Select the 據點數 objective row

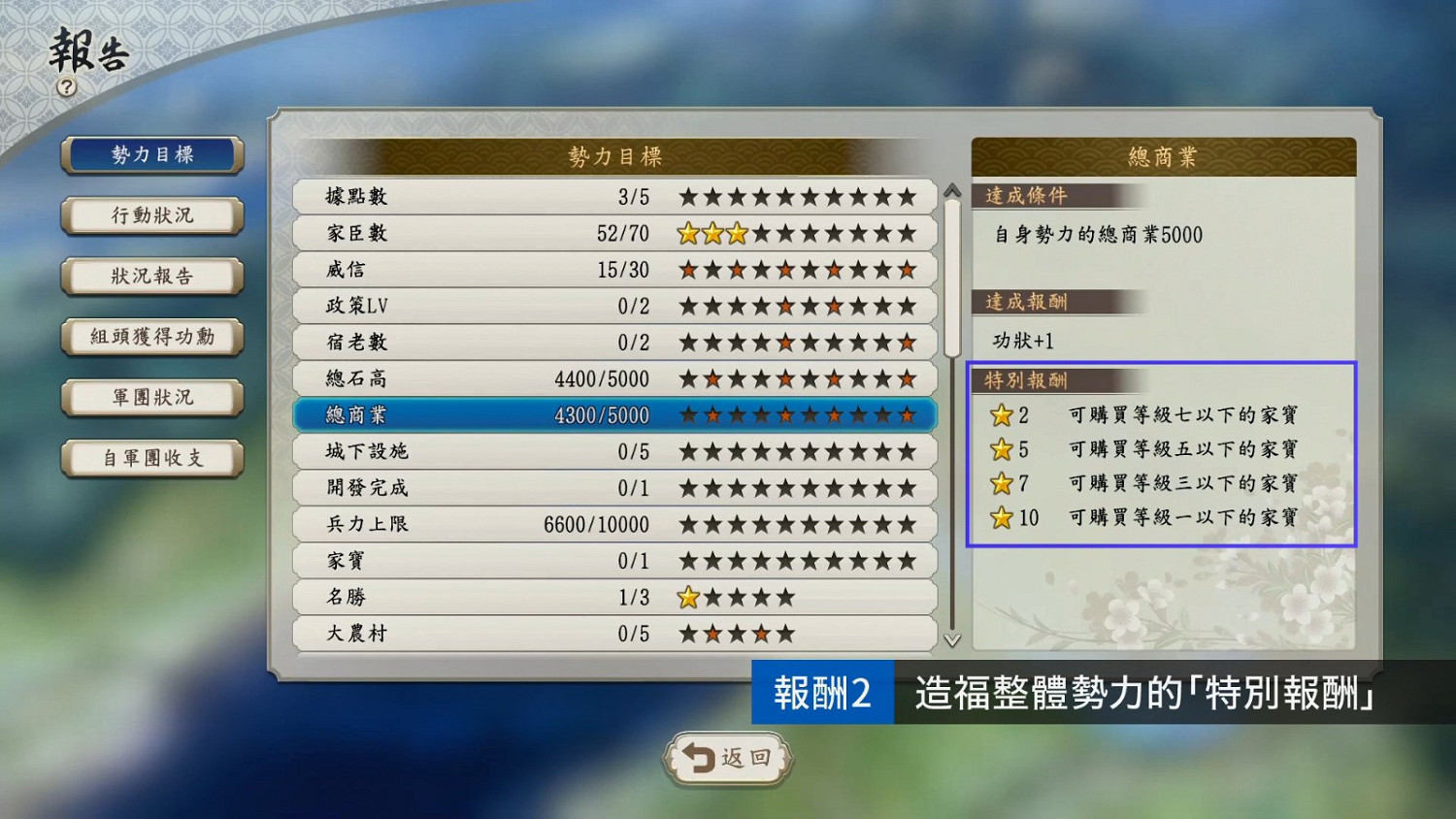(x=612, y=196)
